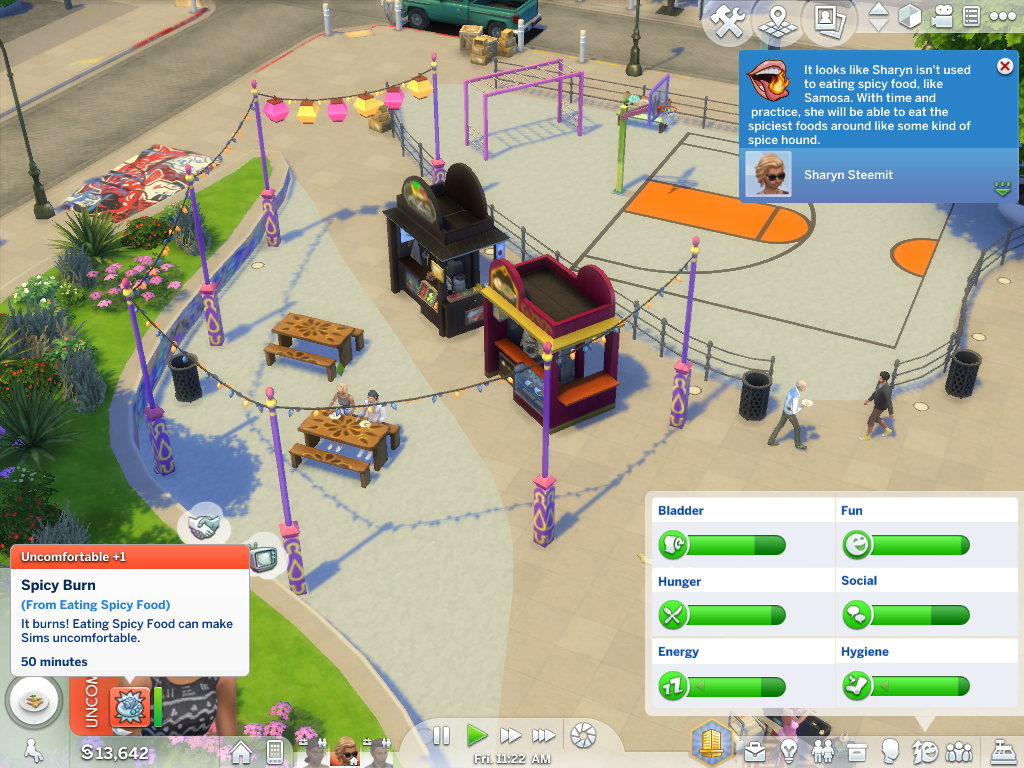Open the Inventory box panel
Screen dimensions: 1024x768
[x=857, y=749]
